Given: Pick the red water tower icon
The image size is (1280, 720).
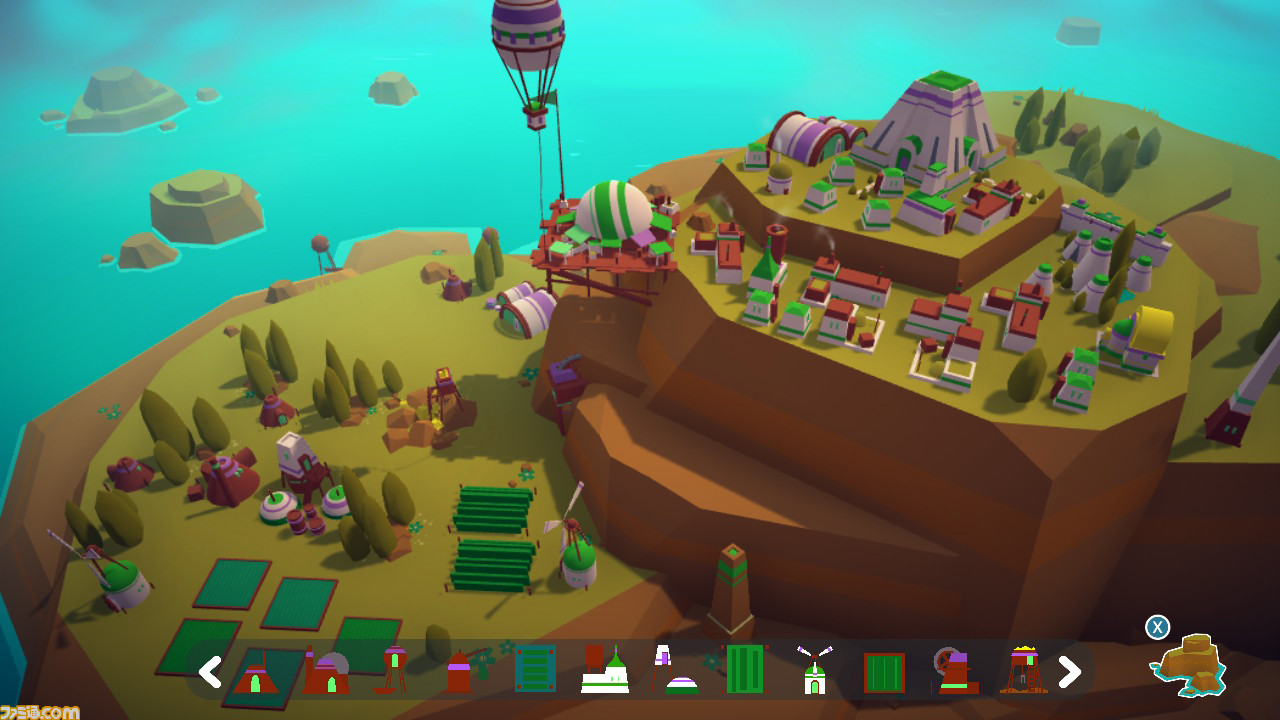Looking at the screenshot, I should tap(395, 670).
